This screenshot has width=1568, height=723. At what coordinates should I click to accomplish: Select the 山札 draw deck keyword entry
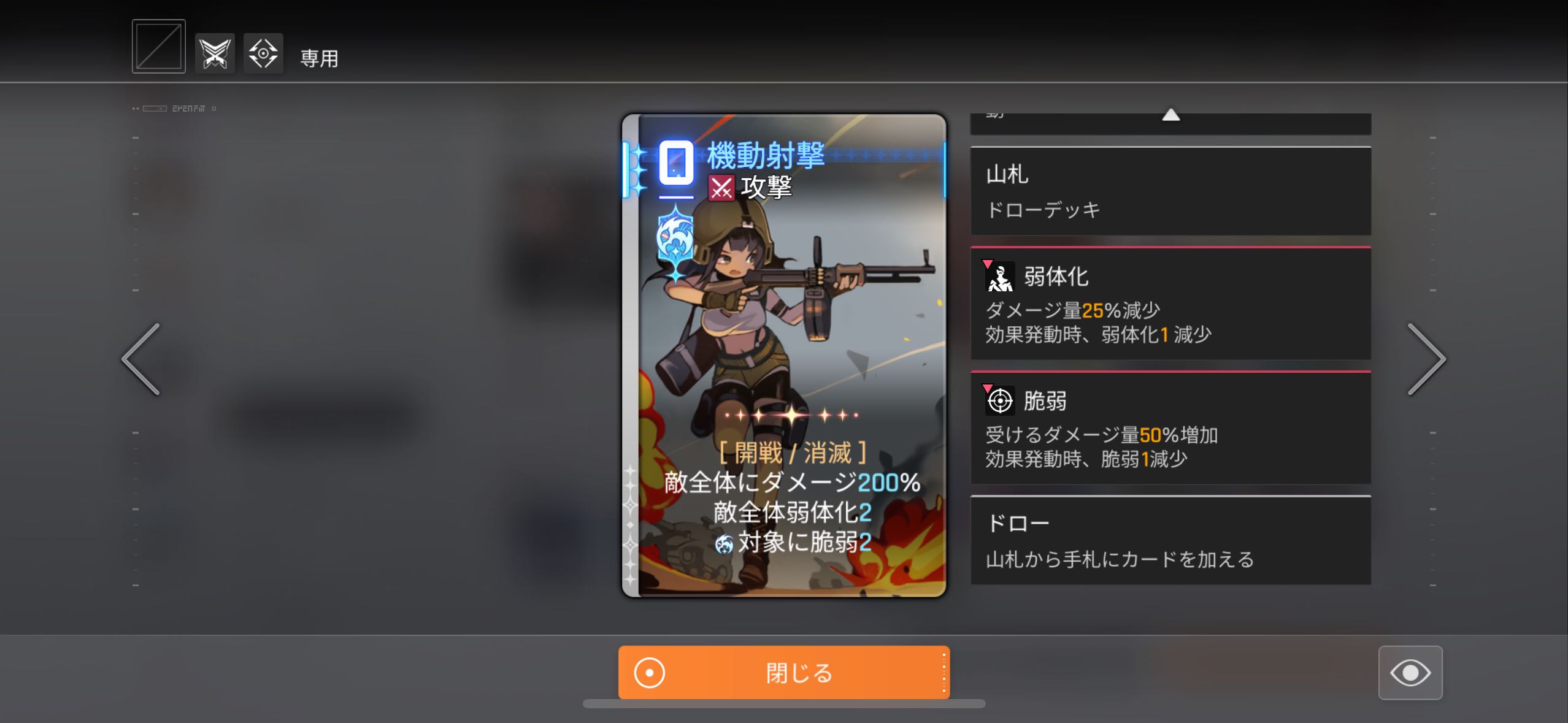tap(1170, 191)
